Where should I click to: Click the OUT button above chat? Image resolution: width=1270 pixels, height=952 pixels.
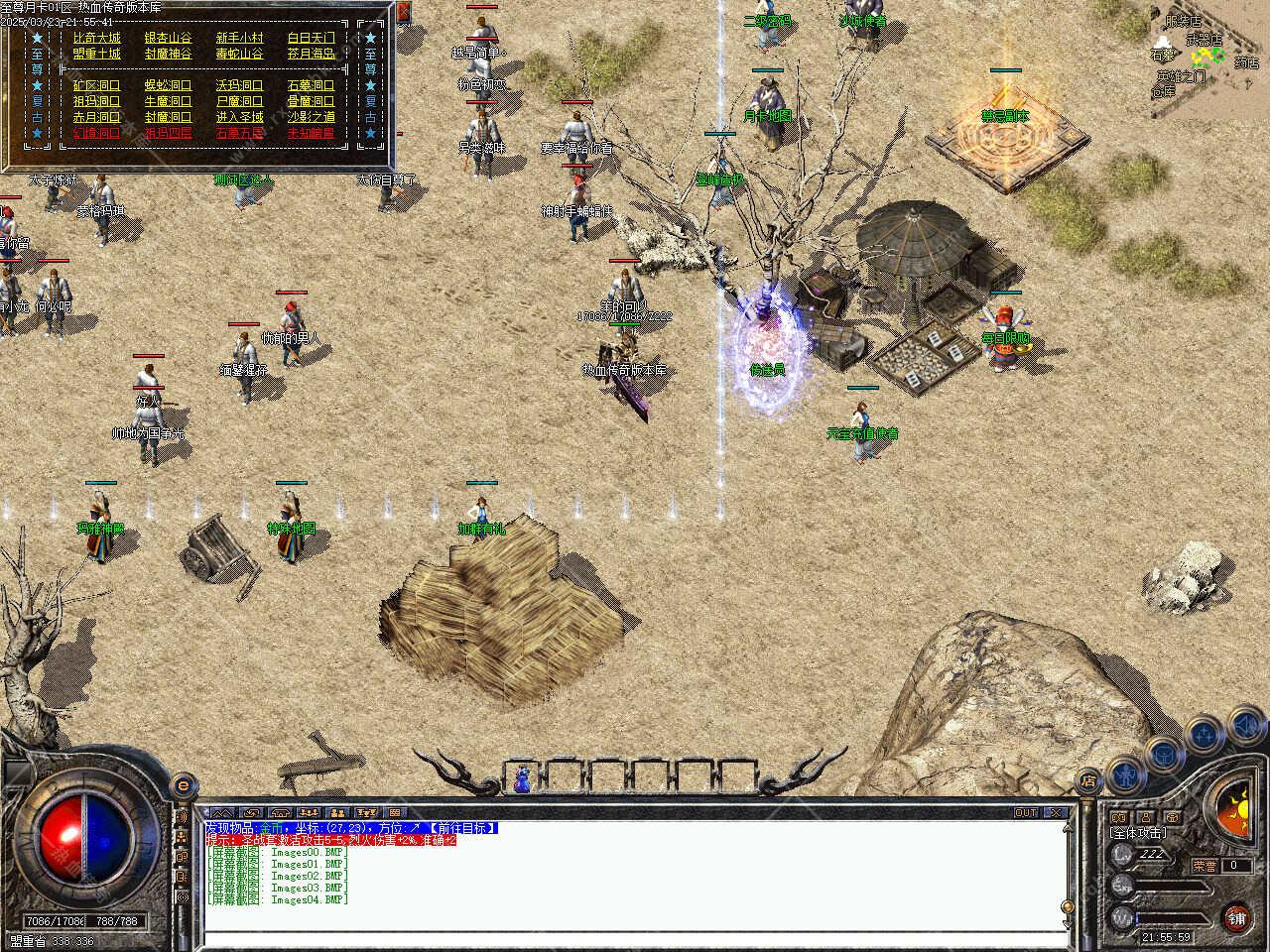tap(1026, 813)
